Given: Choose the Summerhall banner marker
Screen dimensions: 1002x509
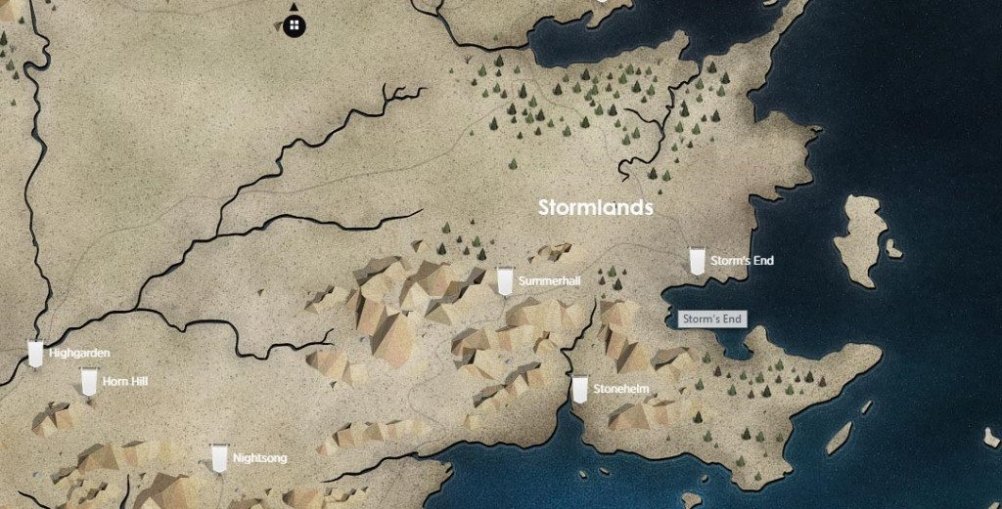Looking at the screenshot, I should (506, 282).
